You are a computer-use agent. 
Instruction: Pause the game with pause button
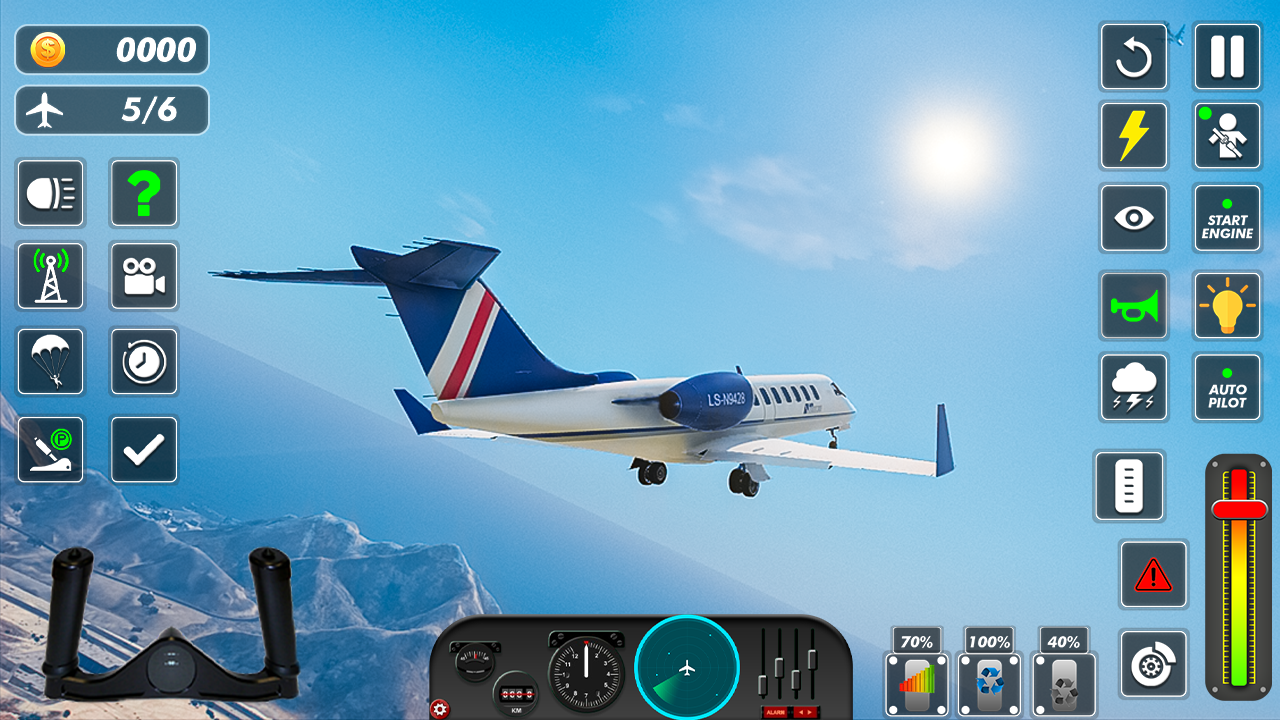click(x=1227, y=57)
